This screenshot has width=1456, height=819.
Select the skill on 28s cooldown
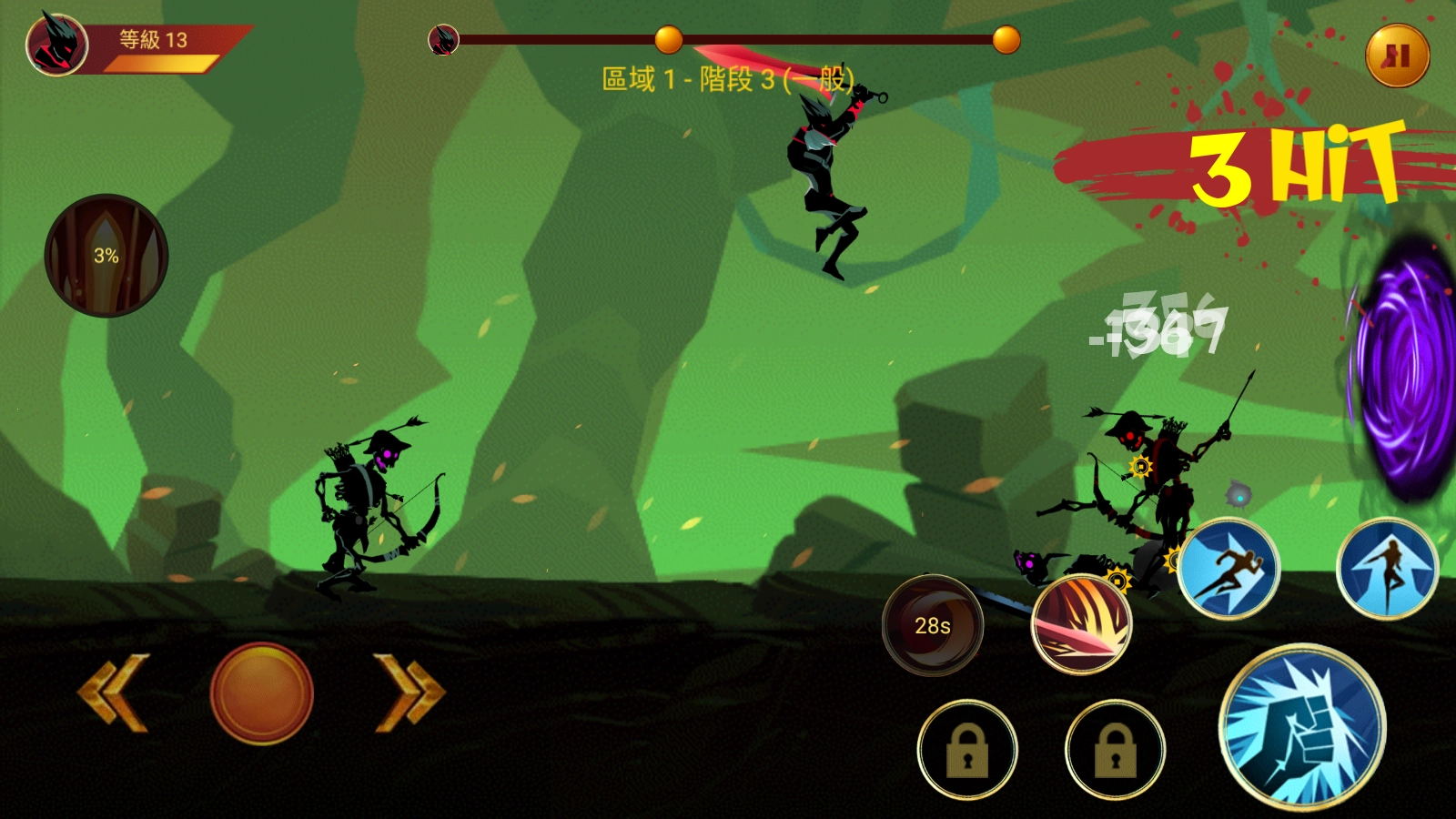pos(933,625)
